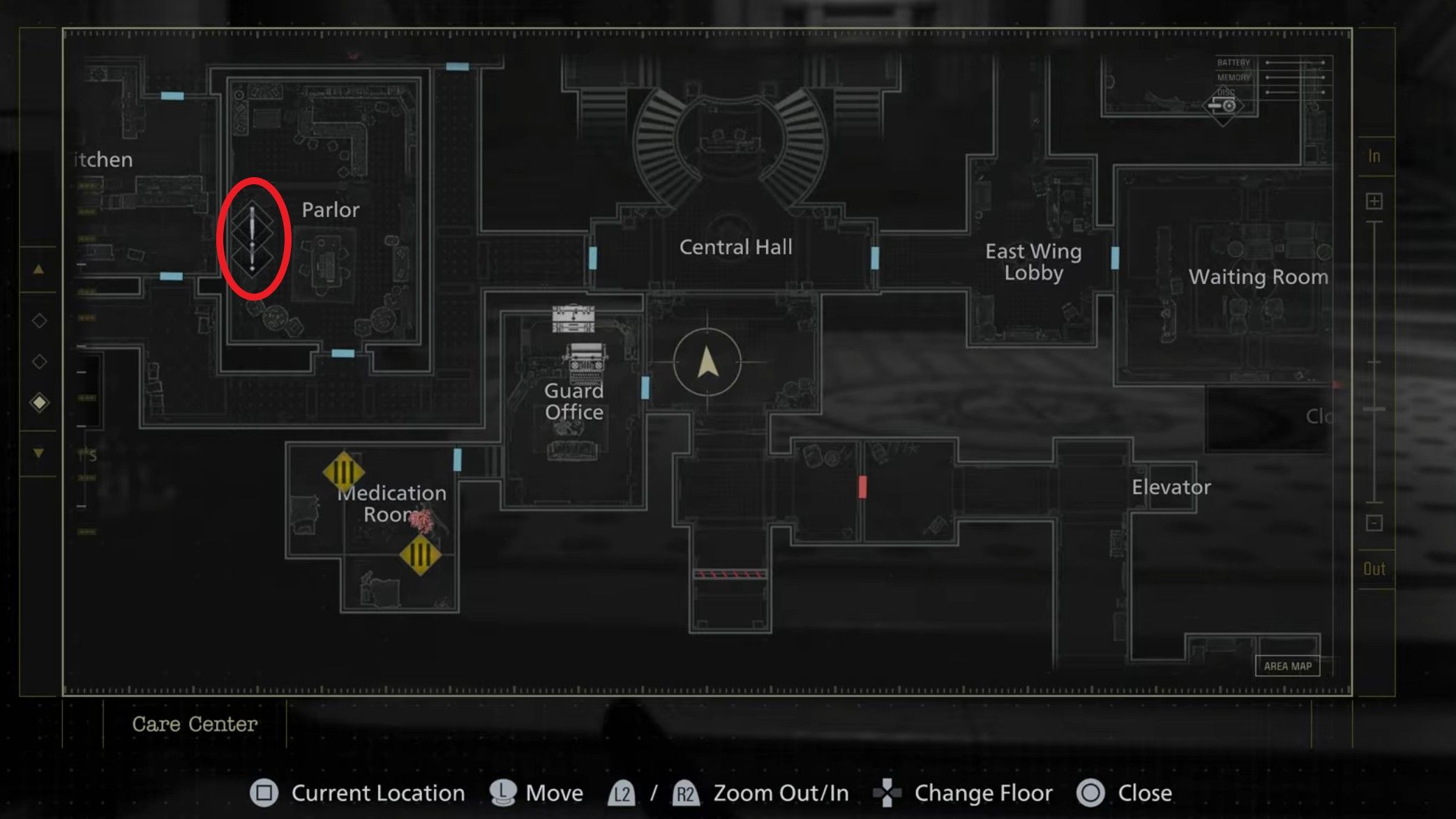The height and width of the screenshot is (819, 1456).
Task: Click the circle Close icon in the bottom bar
Action: (x=1089, y=792)
